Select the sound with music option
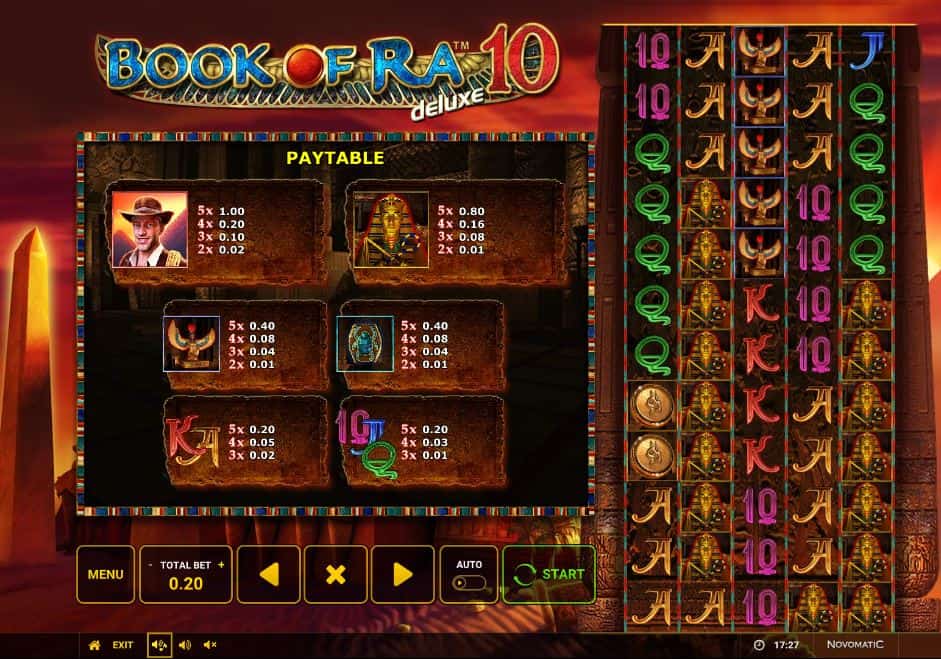The width and height of the screenshot is (941, 659). 158,645
